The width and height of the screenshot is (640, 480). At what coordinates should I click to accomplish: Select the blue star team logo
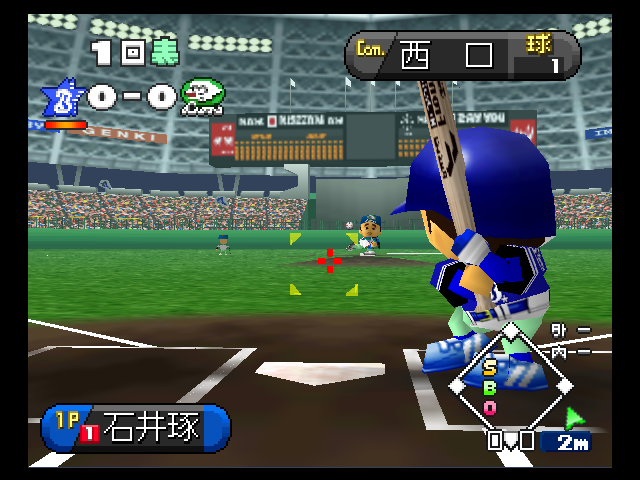click(61, 99)
